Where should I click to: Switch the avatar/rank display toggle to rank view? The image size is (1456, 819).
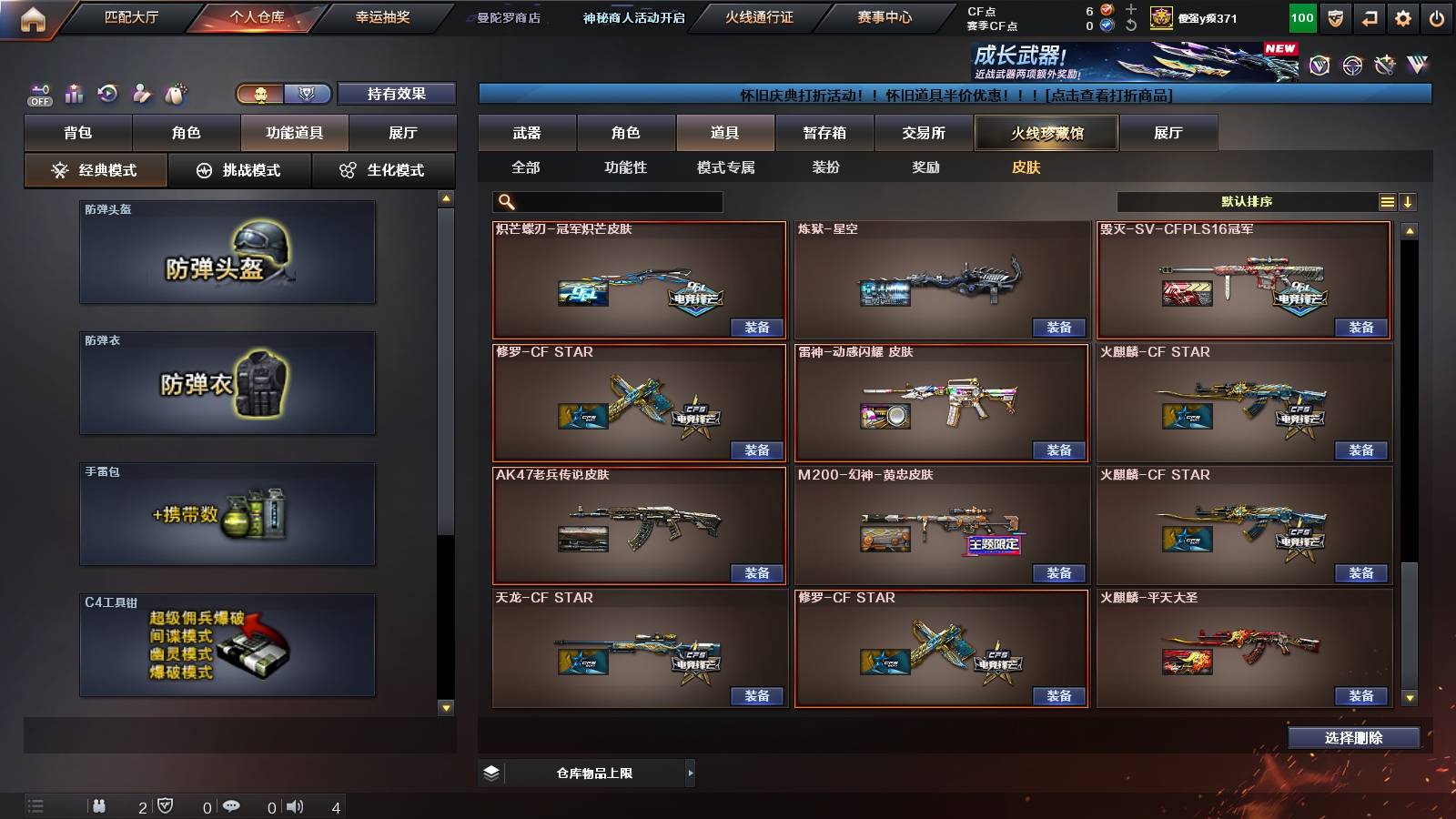308,94
